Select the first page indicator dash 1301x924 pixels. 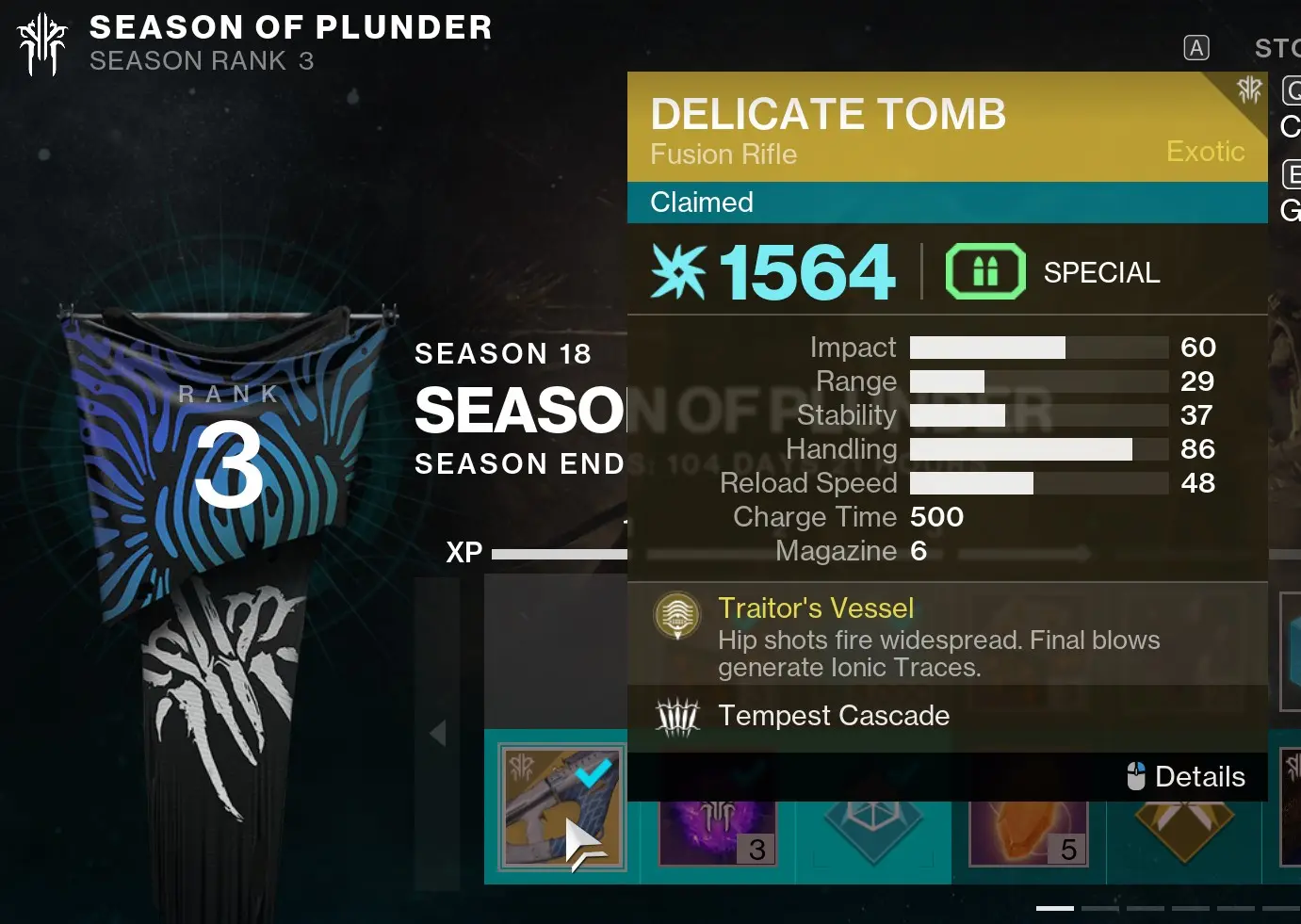click(x=1055, y=908)
